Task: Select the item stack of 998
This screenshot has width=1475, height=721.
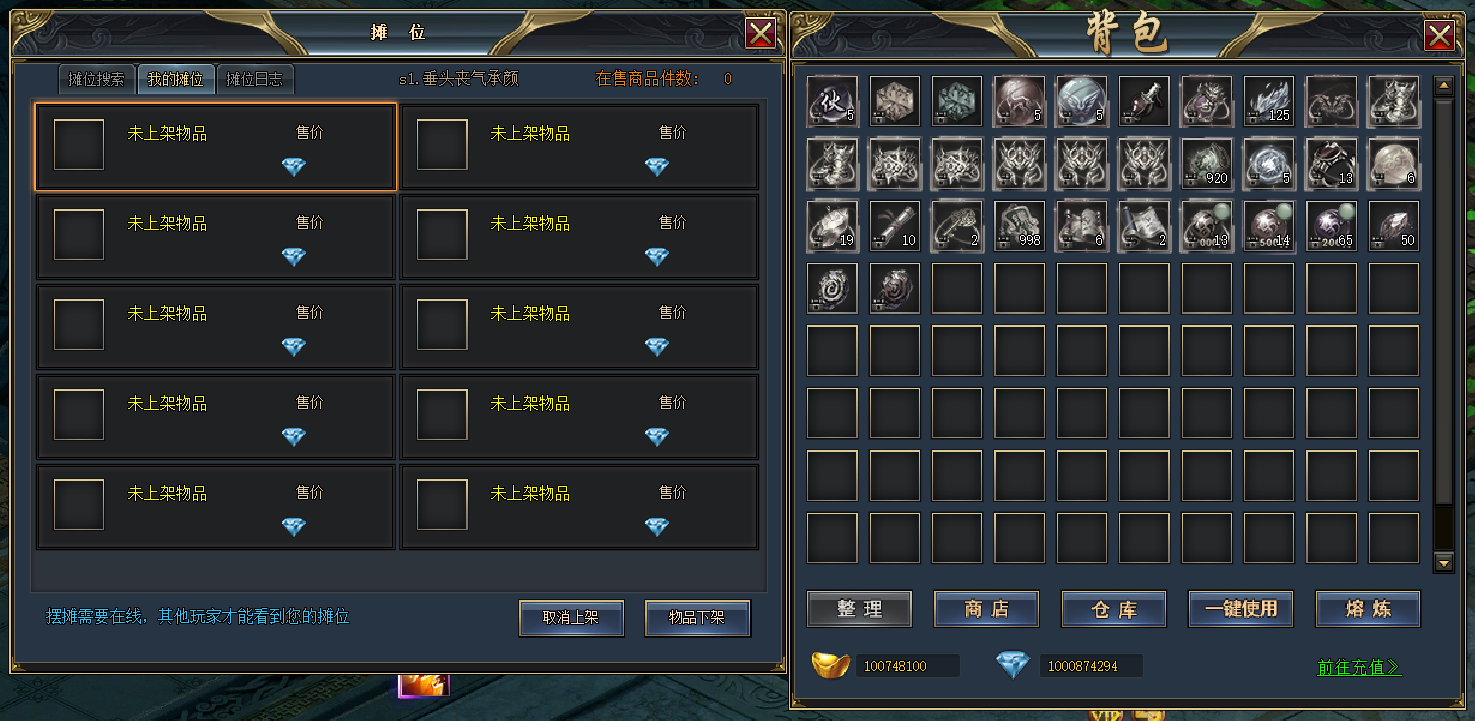Action: point(1019,225)
